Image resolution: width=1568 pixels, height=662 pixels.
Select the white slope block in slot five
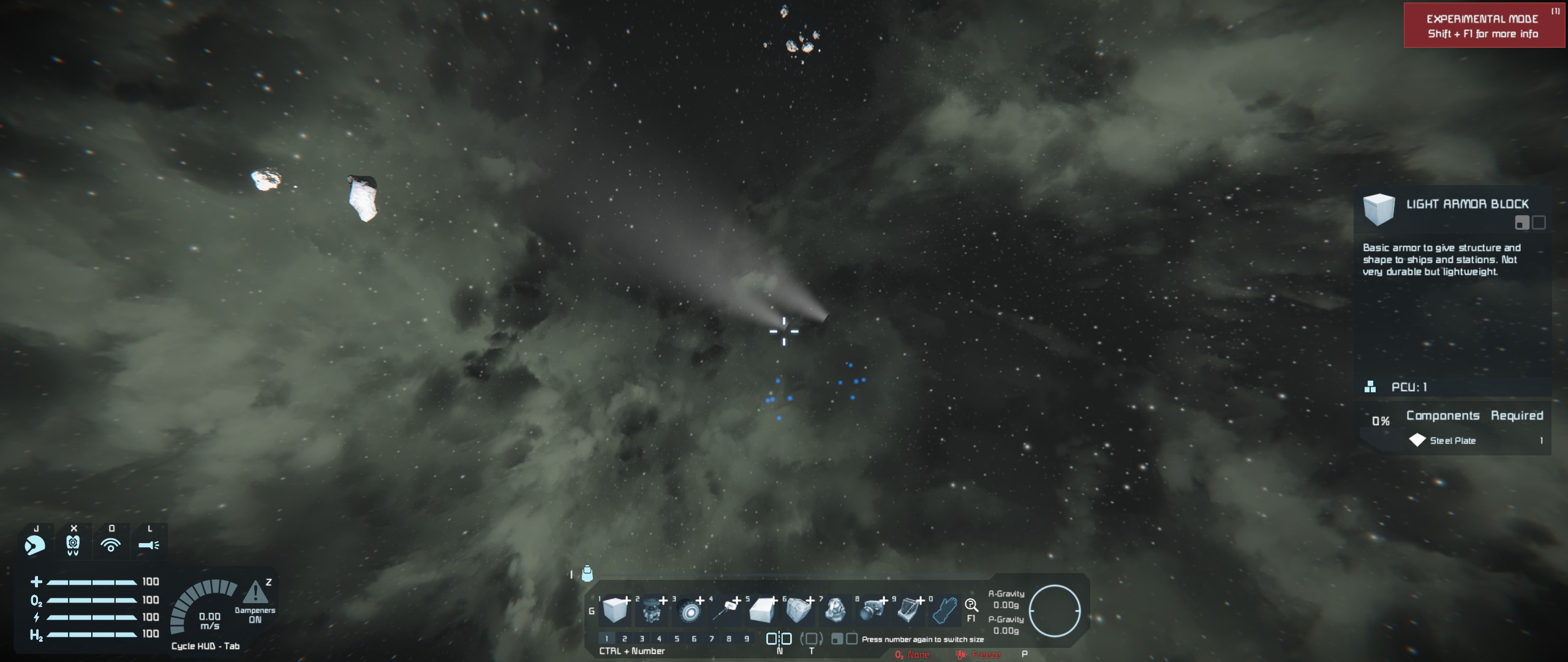coord(763,611)
